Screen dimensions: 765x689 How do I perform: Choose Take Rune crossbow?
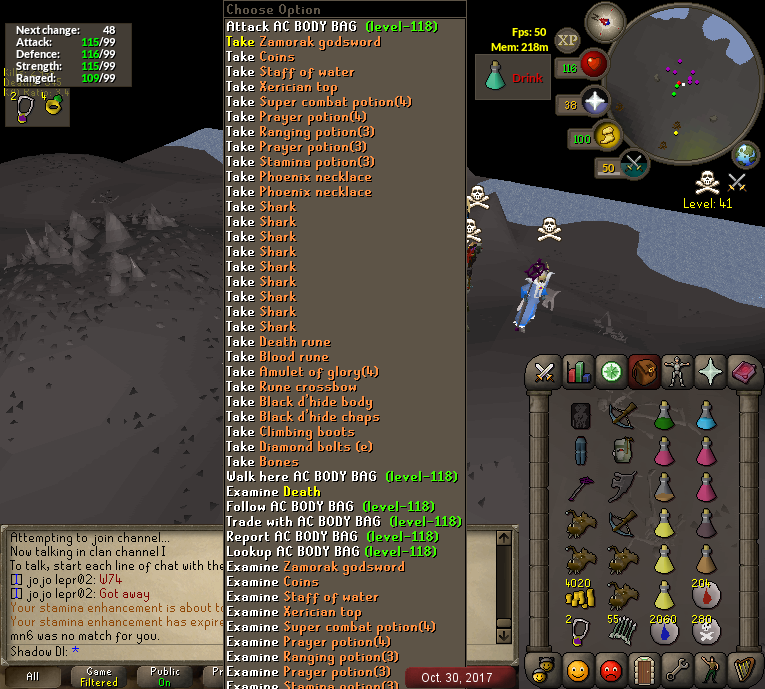click(291, 386)
